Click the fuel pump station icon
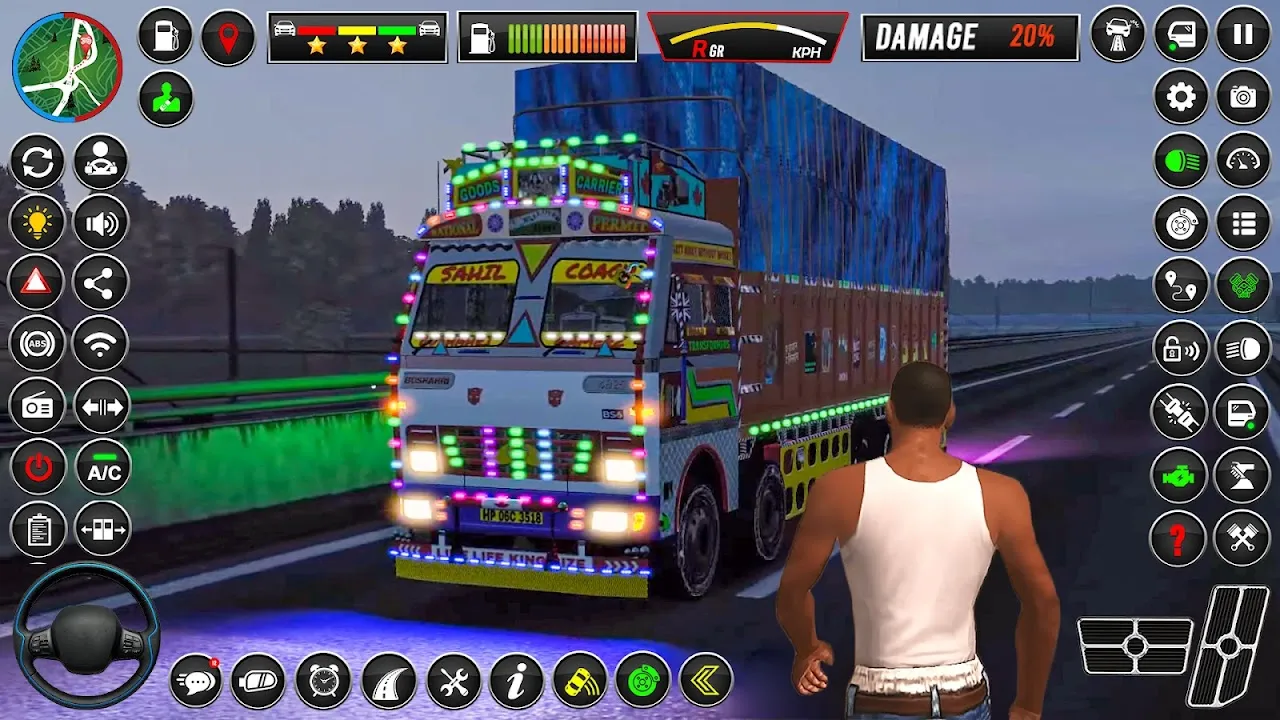The width and height of the screenshot is (1280, 720). pyautogui.click(x=165, y=37)
